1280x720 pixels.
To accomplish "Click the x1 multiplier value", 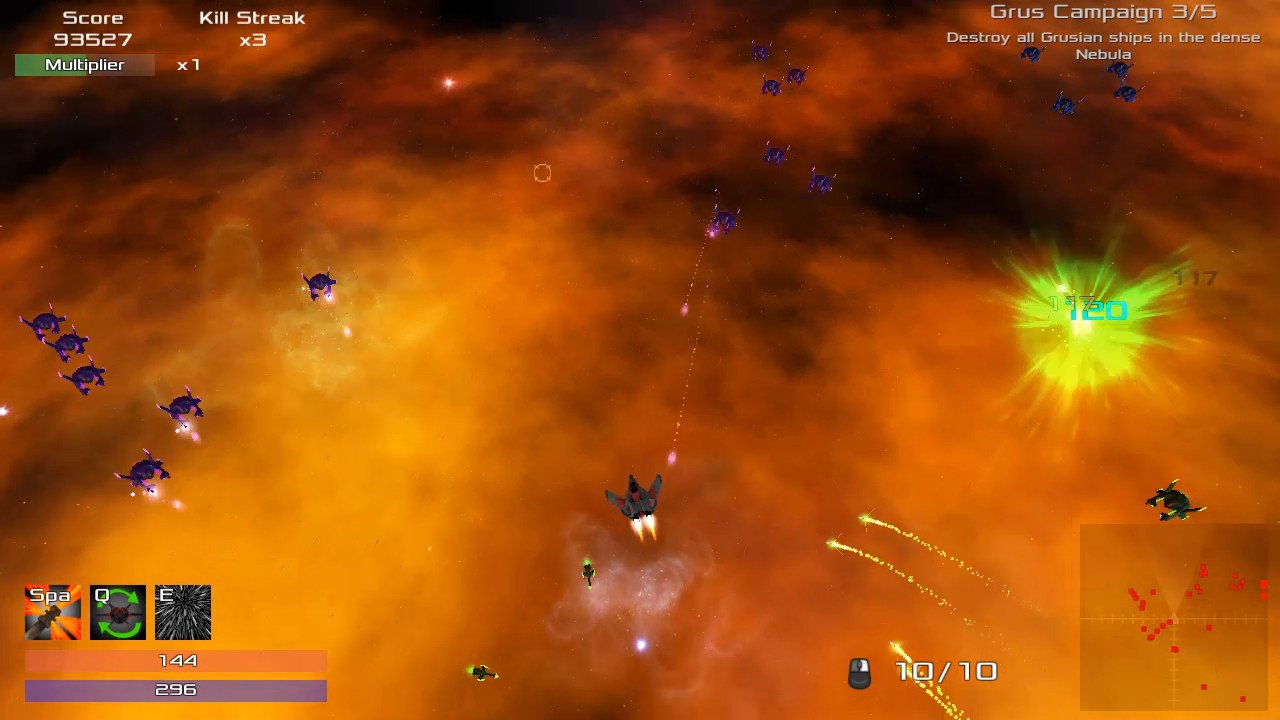I will pyautogui.click(x=186, y=65).
